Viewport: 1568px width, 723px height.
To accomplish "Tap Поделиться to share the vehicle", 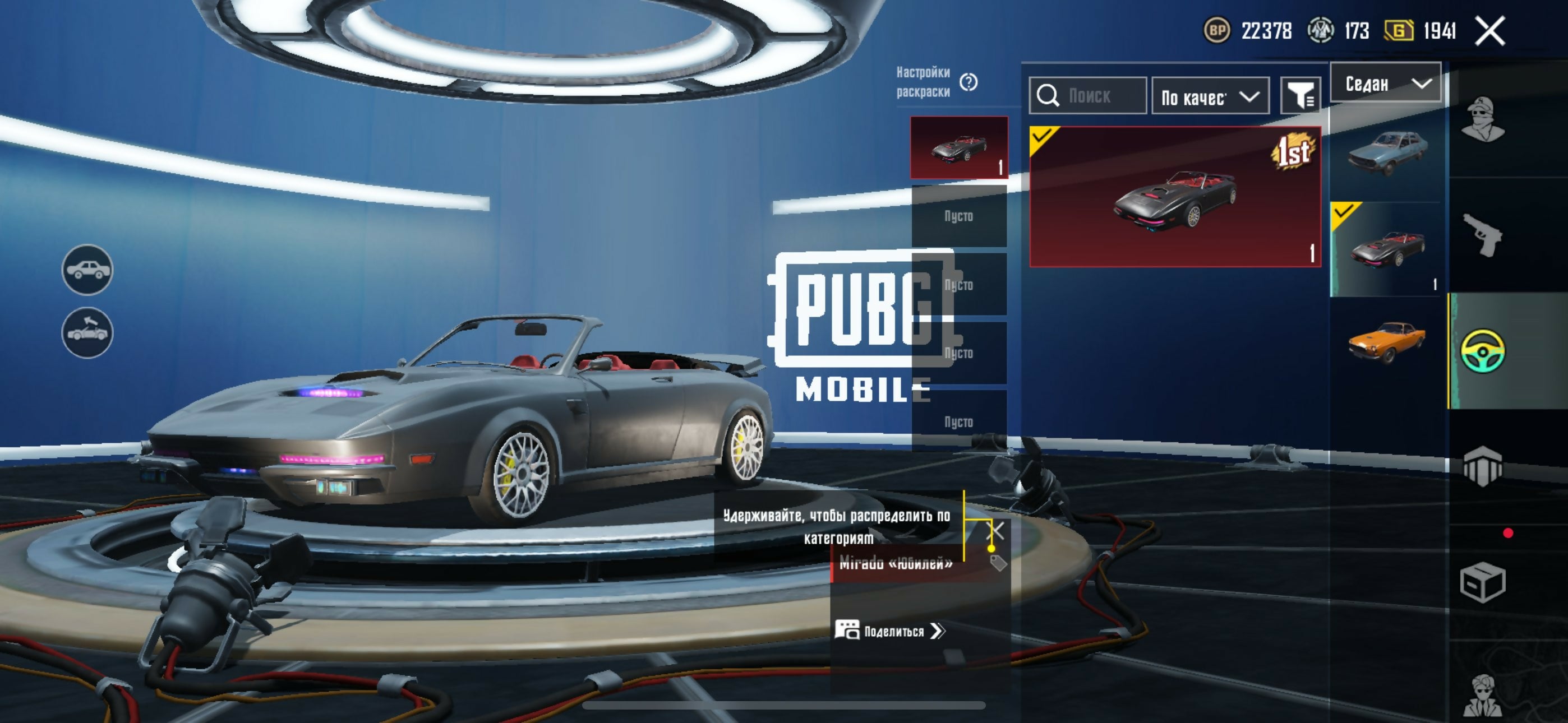I will coord(890,631).
